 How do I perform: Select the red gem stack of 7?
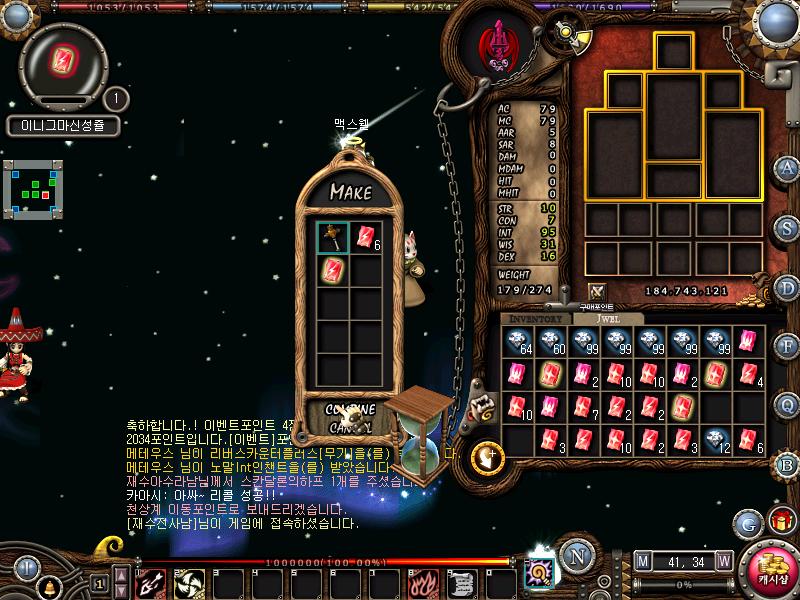tap(585, 407)
